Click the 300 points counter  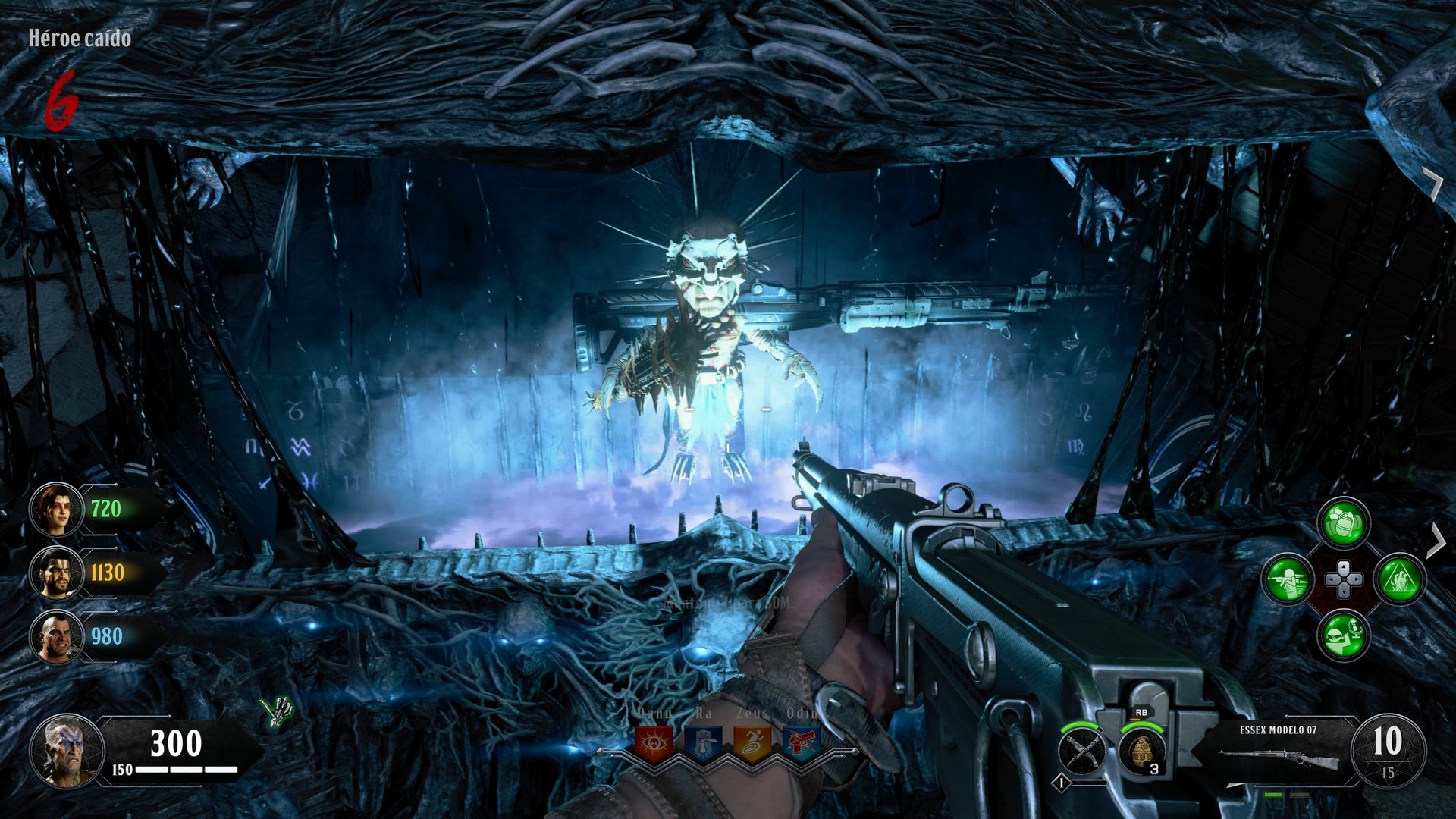click(178, 743)
